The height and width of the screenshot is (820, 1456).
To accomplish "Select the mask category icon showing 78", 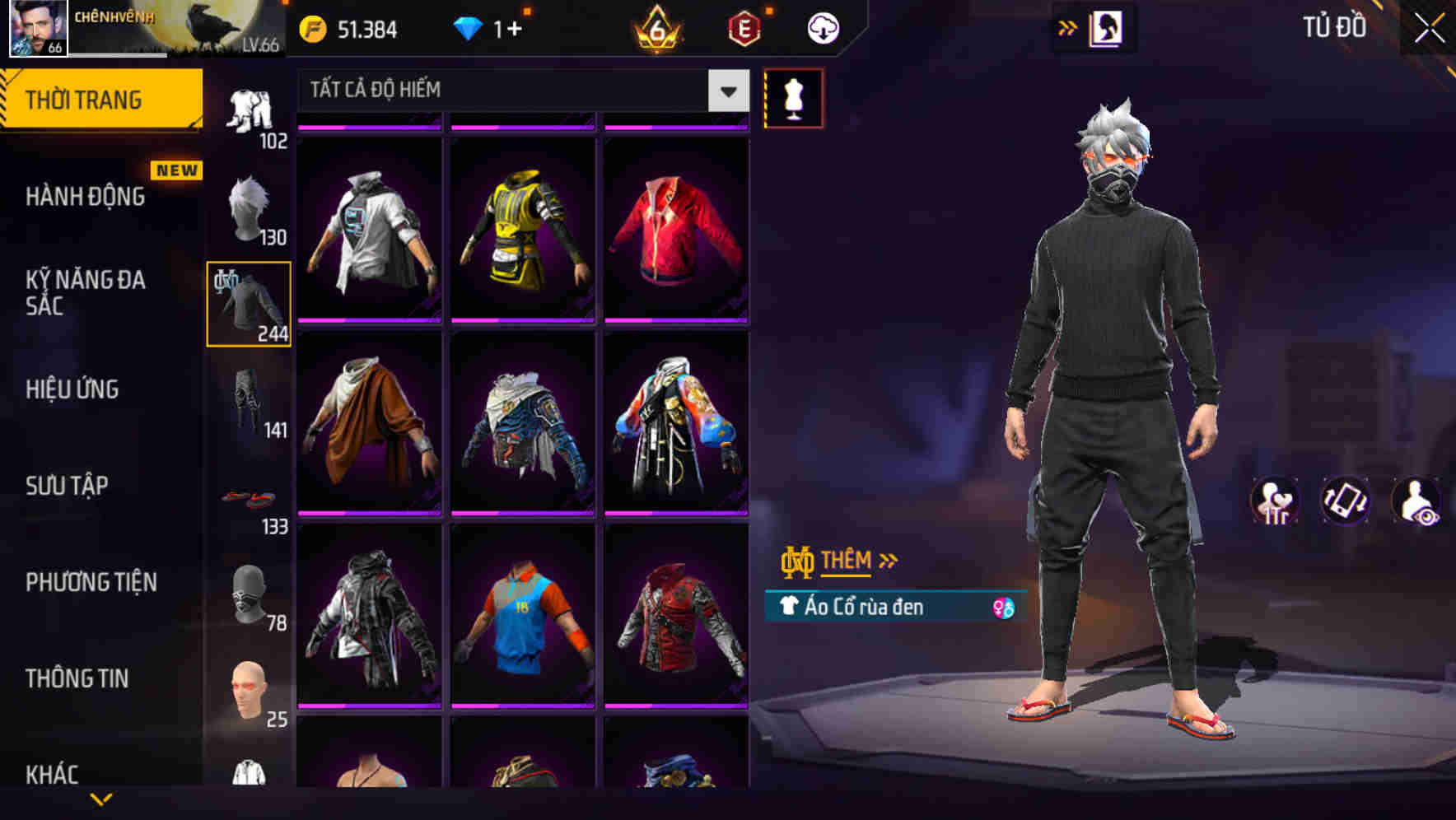I will [248, 595].
